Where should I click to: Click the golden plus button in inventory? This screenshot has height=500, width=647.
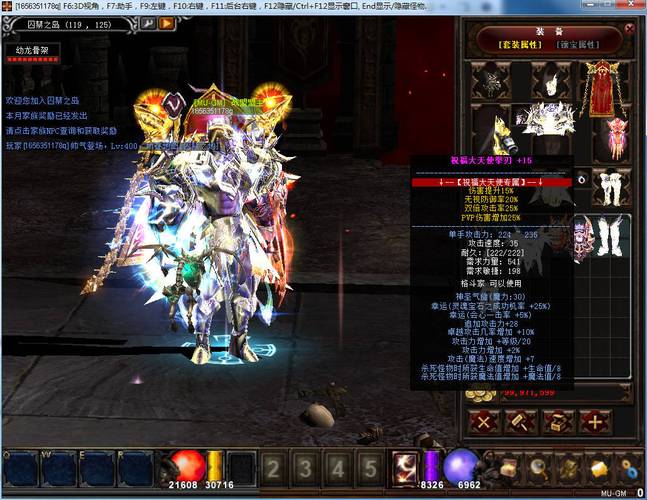coord(594,421)
